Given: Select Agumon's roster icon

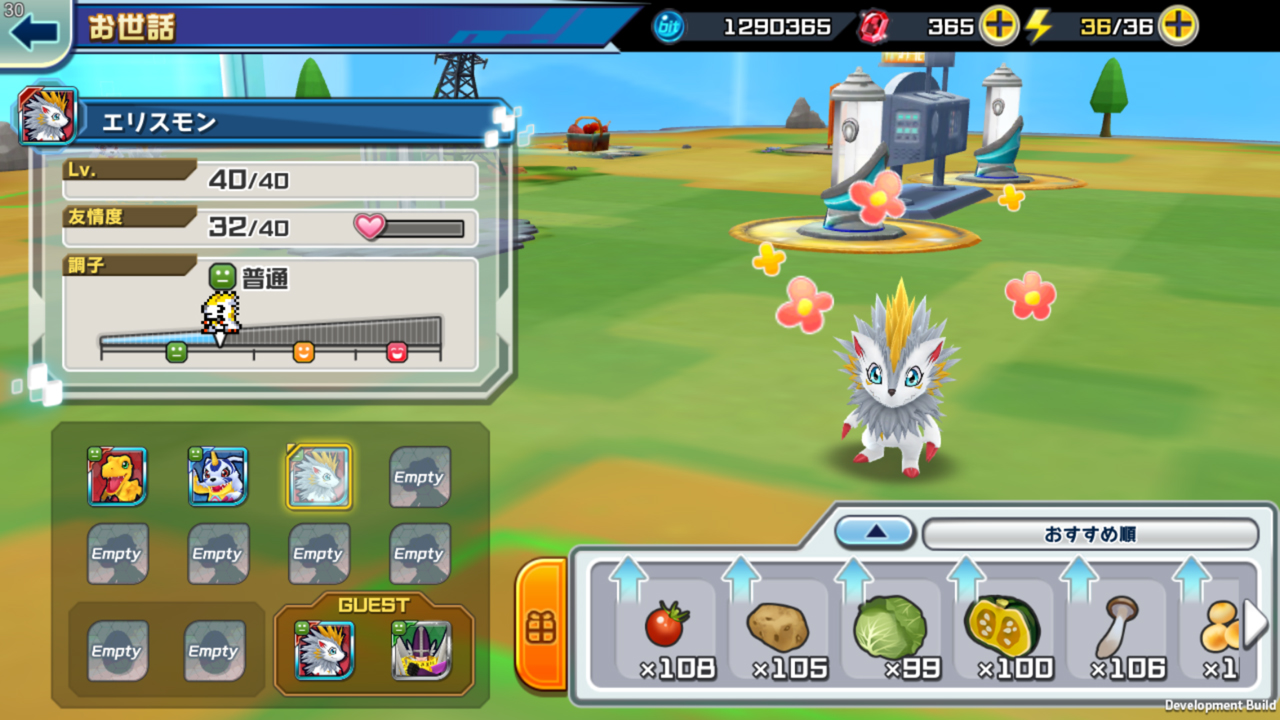Looking at the screenshot, I should pyautogui.click(x=117, y=477).
